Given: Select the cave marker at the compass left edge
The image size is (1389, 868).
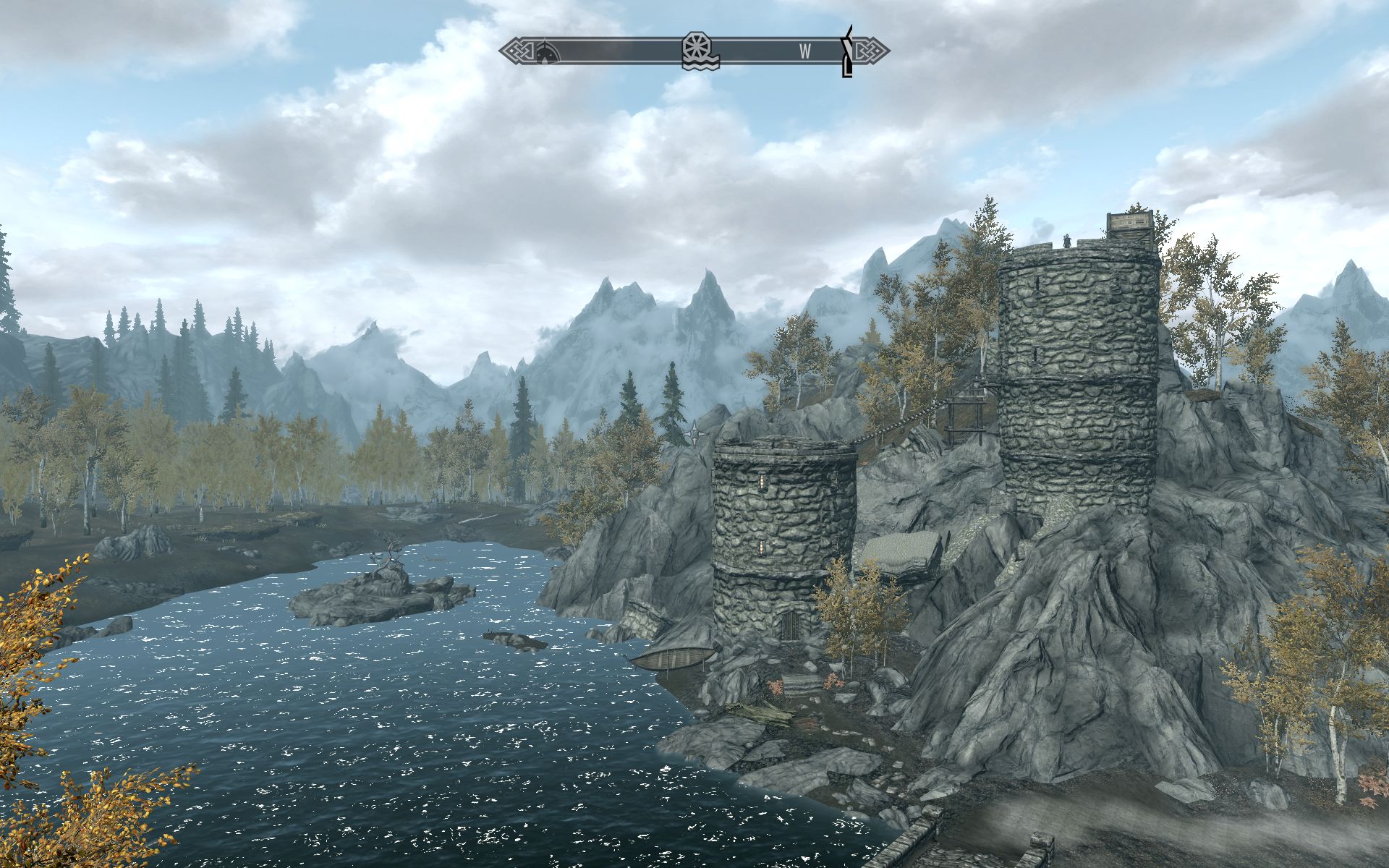Looking at the screenshot, I should pyautogui.click(x=545, y=51).
